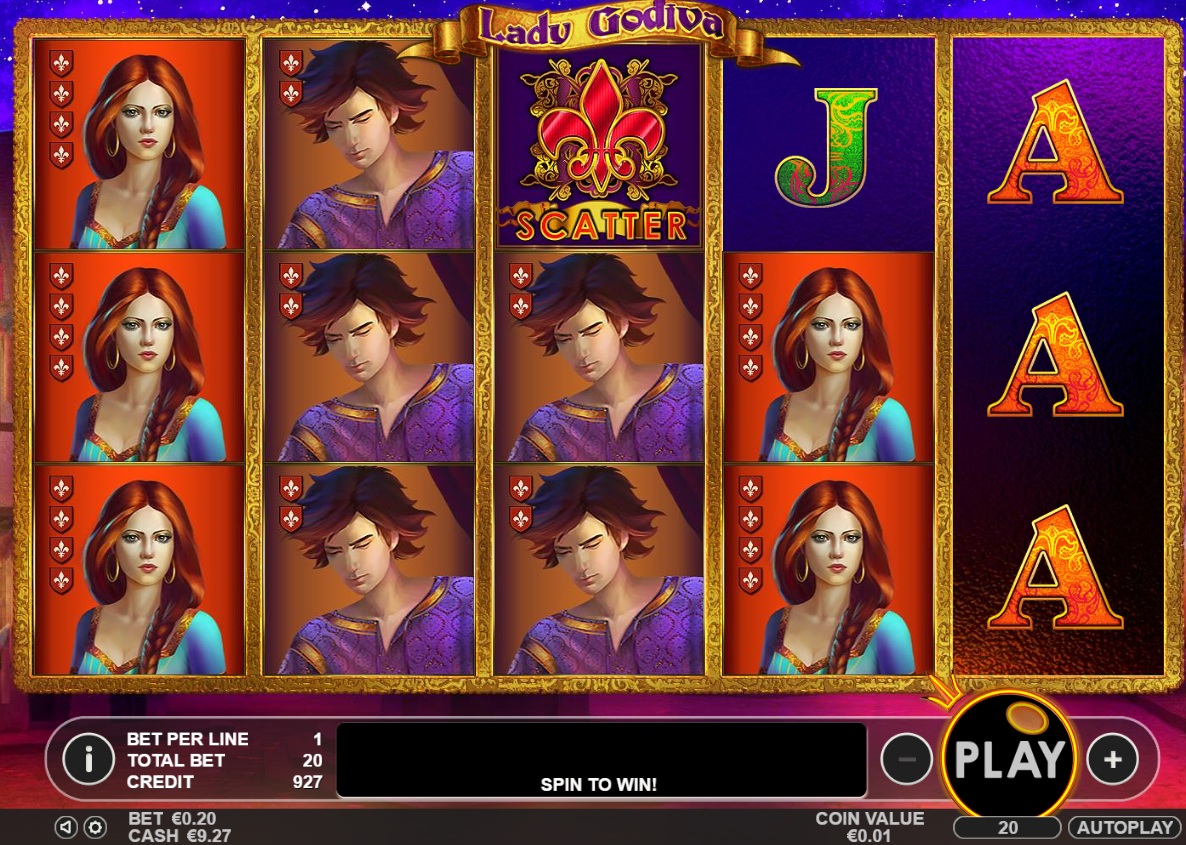Toggle the game sound speaker icon

point(66,827)
